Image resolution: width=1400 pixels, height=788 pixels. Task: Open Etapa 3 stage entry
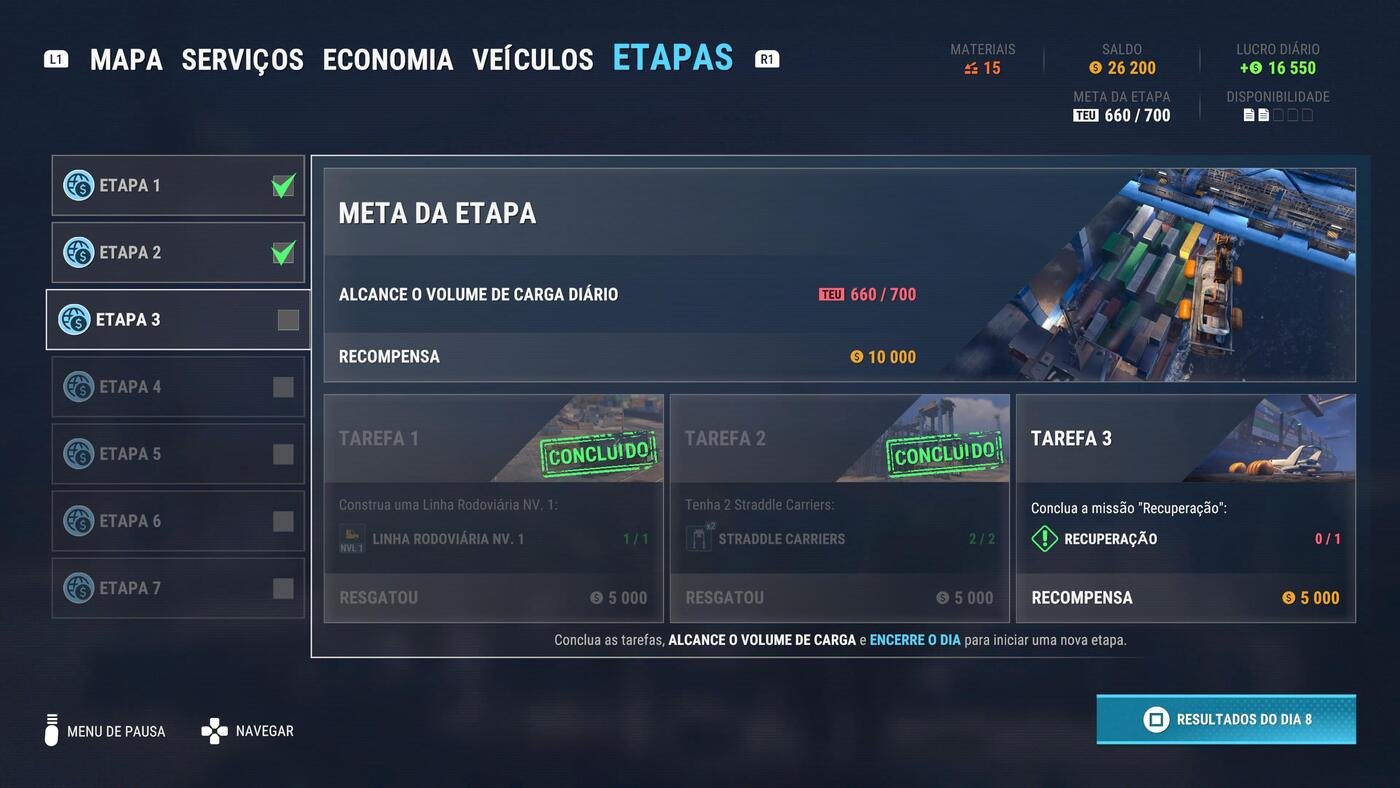178,320
